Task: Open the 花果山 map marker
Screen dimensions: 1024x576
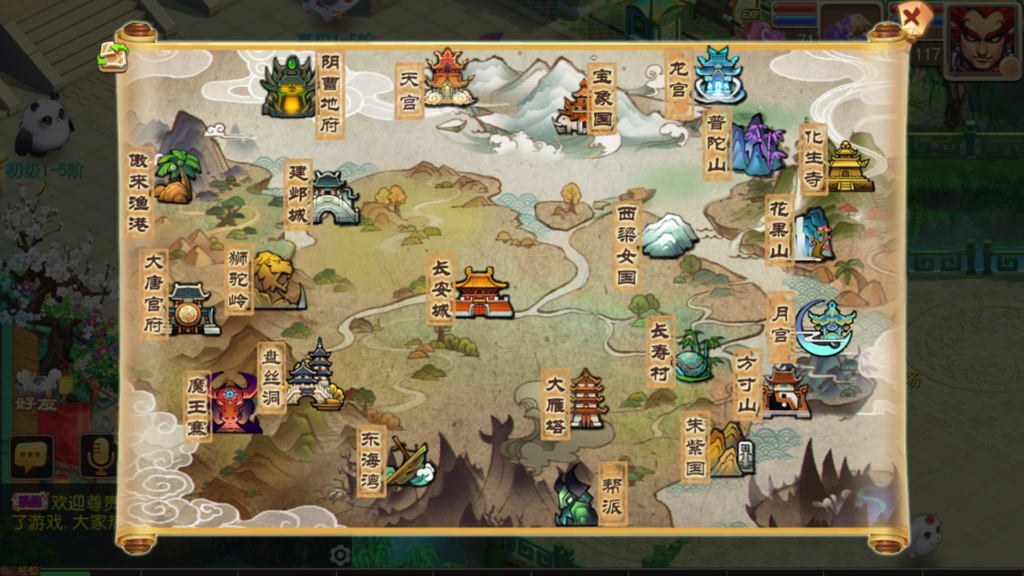Action: [814, 234]
